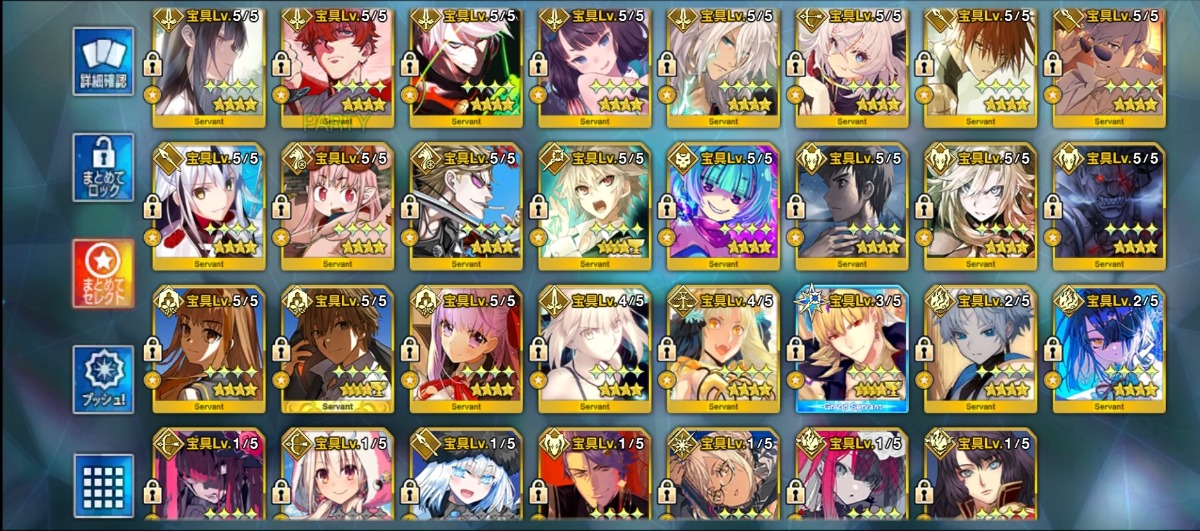Open the 詳細確認 detail check button
Image resolution: width=1200 pixels, height=531 pixels.
pos(104,62)
